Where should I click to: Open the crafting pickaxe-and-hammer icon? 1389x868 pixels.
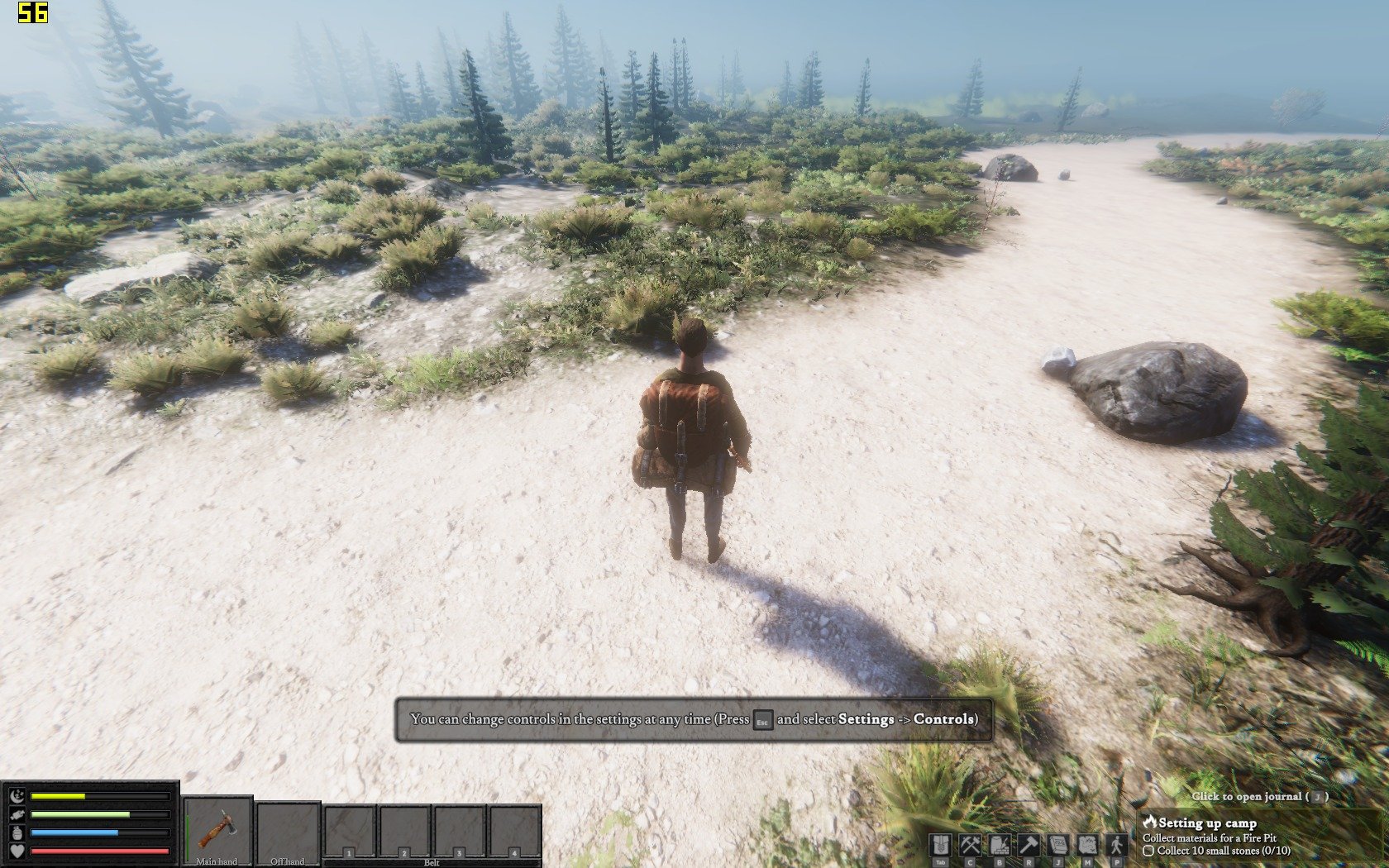(x=969, y=845)
